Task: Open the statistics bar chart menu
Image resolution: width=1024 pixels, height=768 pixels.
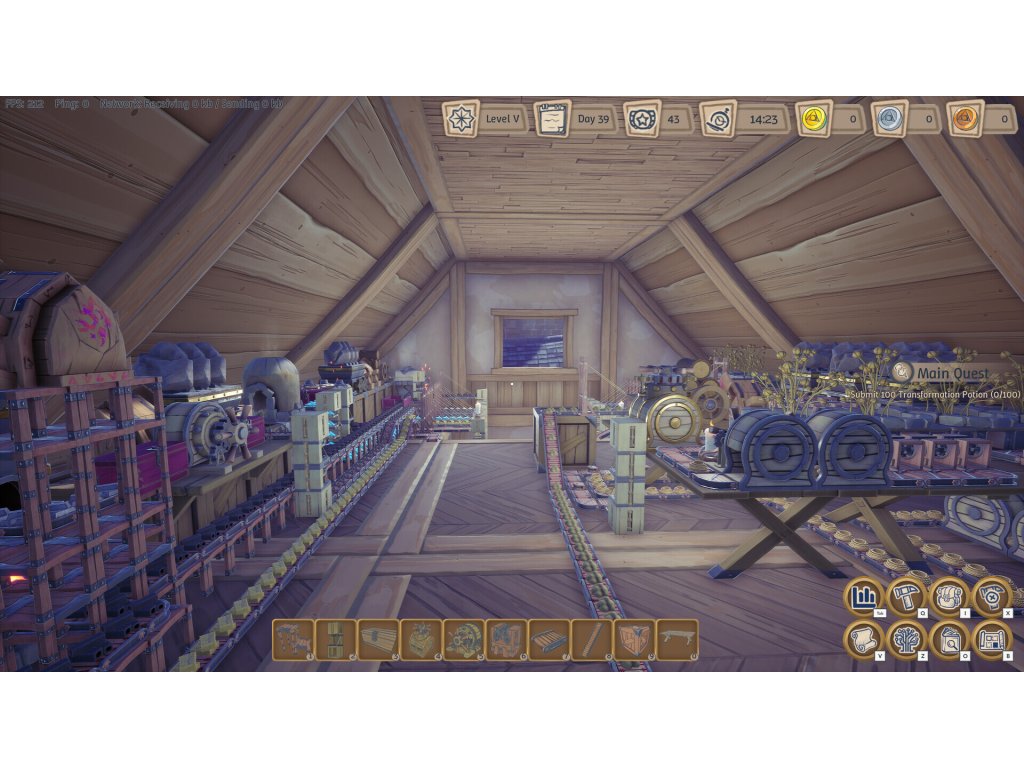Action: (863, 597)
